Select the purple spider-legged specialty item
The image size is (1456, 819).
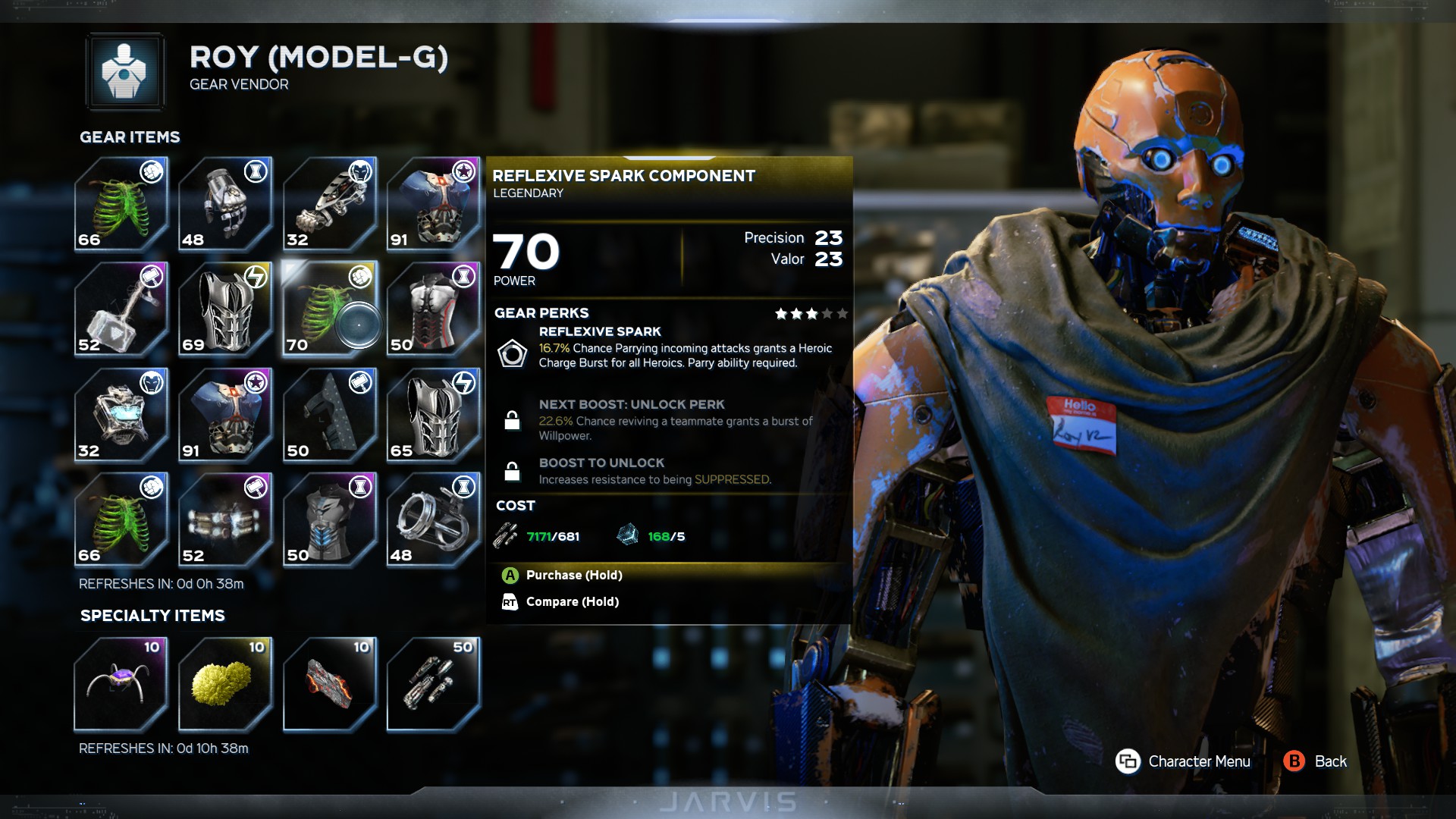[121, 684]
